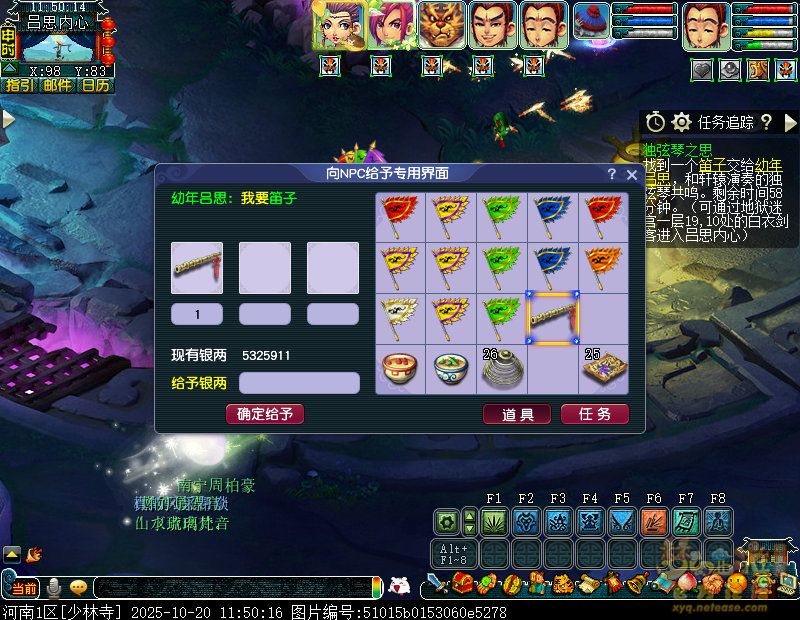800x620 pixels.
Task: Activate the F1 grass-leaf skill
Action: pos(494,521)
